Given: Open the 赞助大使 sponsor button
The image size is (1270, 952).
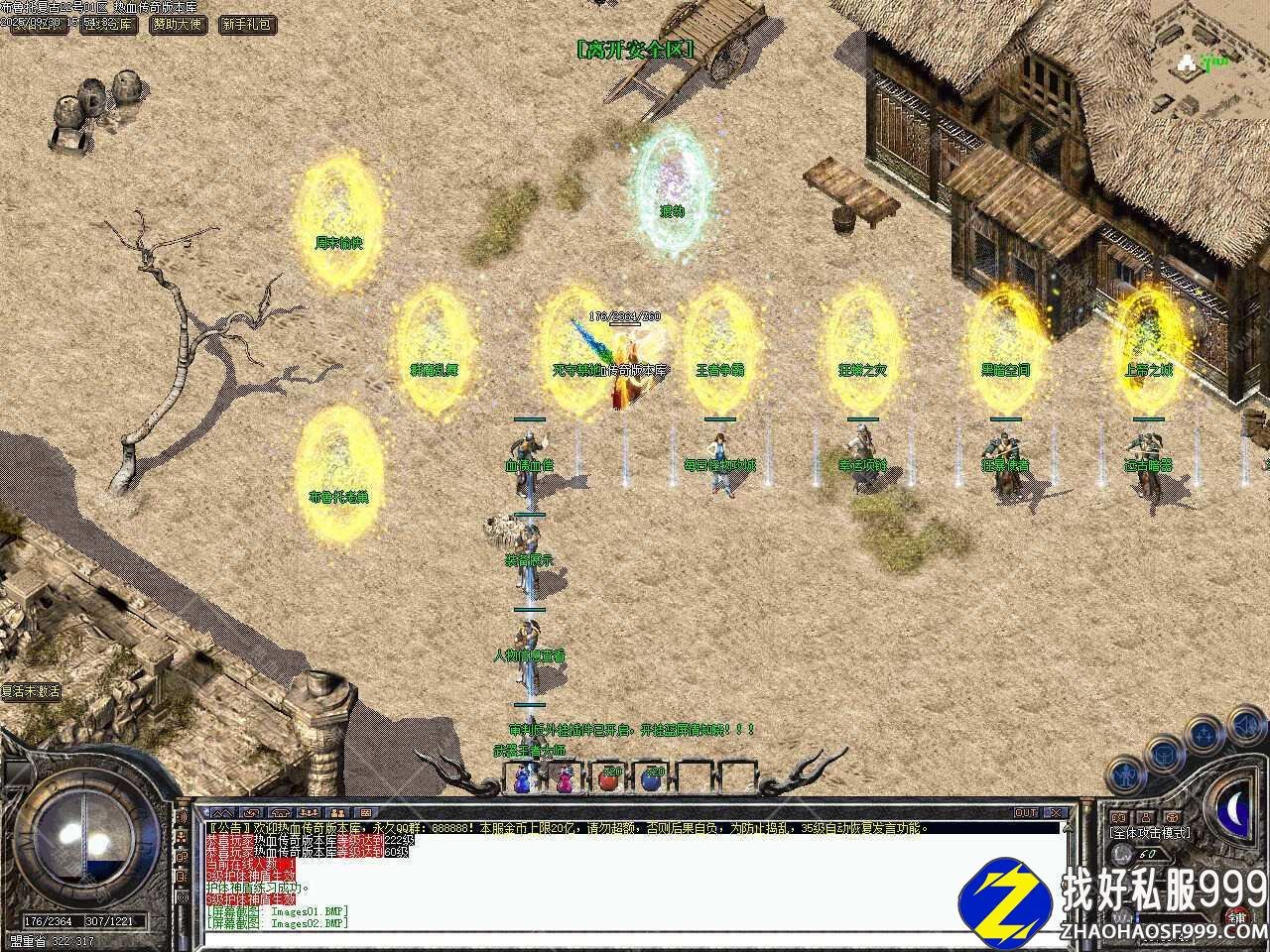Looking at the screenshot, I should tap(179, 24).
